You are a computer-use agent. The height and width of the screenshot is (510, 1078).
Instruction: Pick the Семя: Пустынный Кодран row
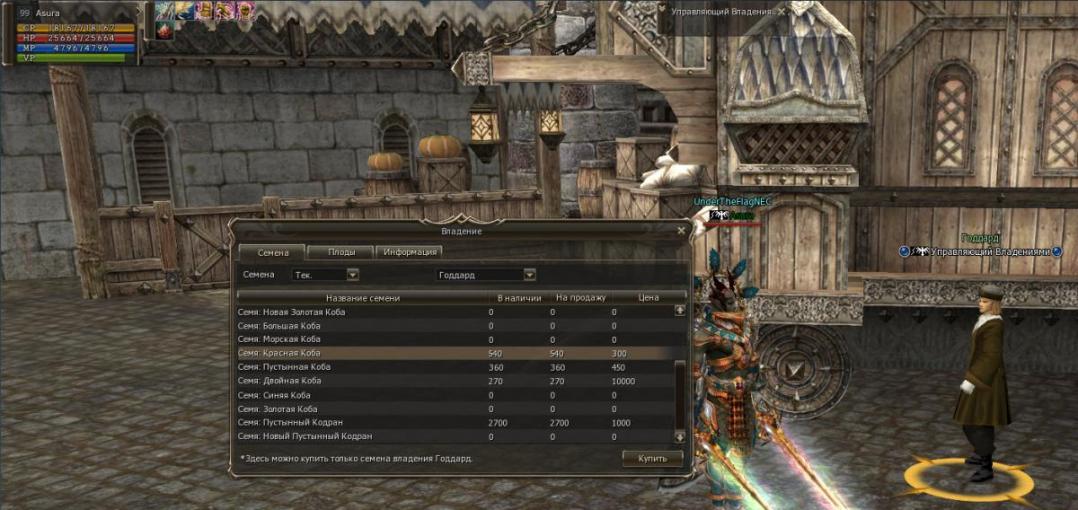(x=400, y=423)
